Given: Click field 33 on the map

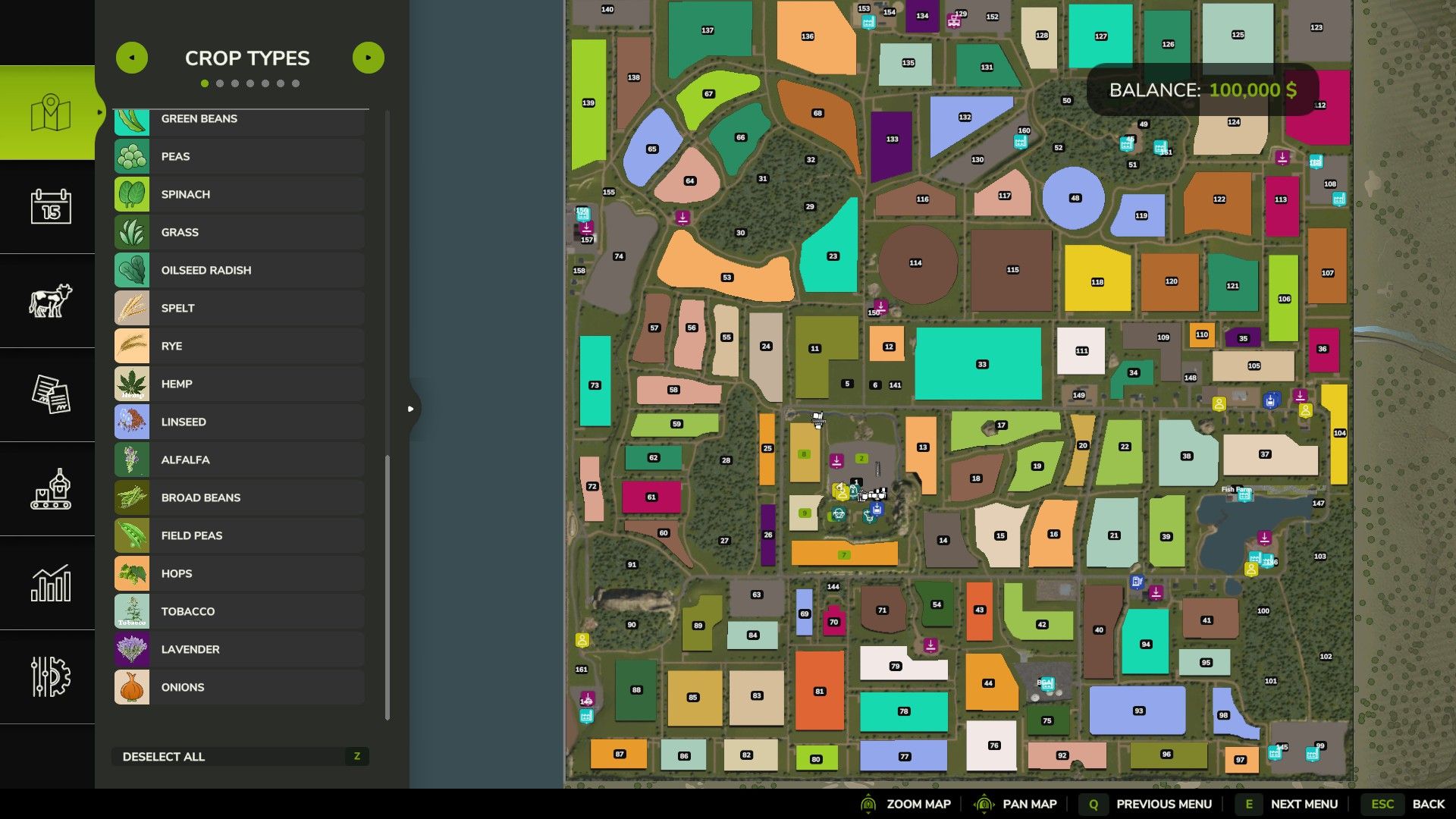Looking at the screenshot, I should [982, 364].
